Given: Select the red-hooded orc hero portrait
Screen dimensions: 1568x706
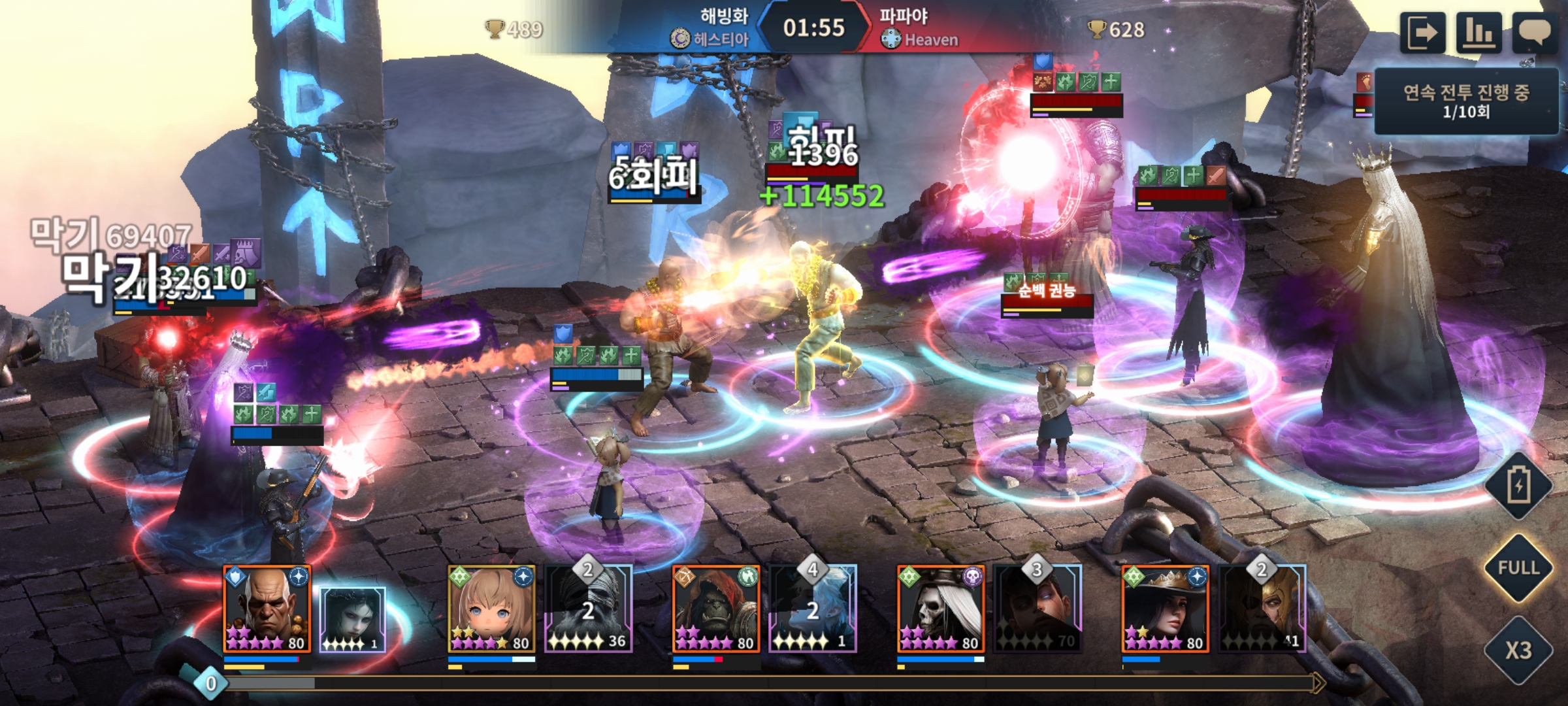Looking at the screenshot, I should (x=716, y=609).
